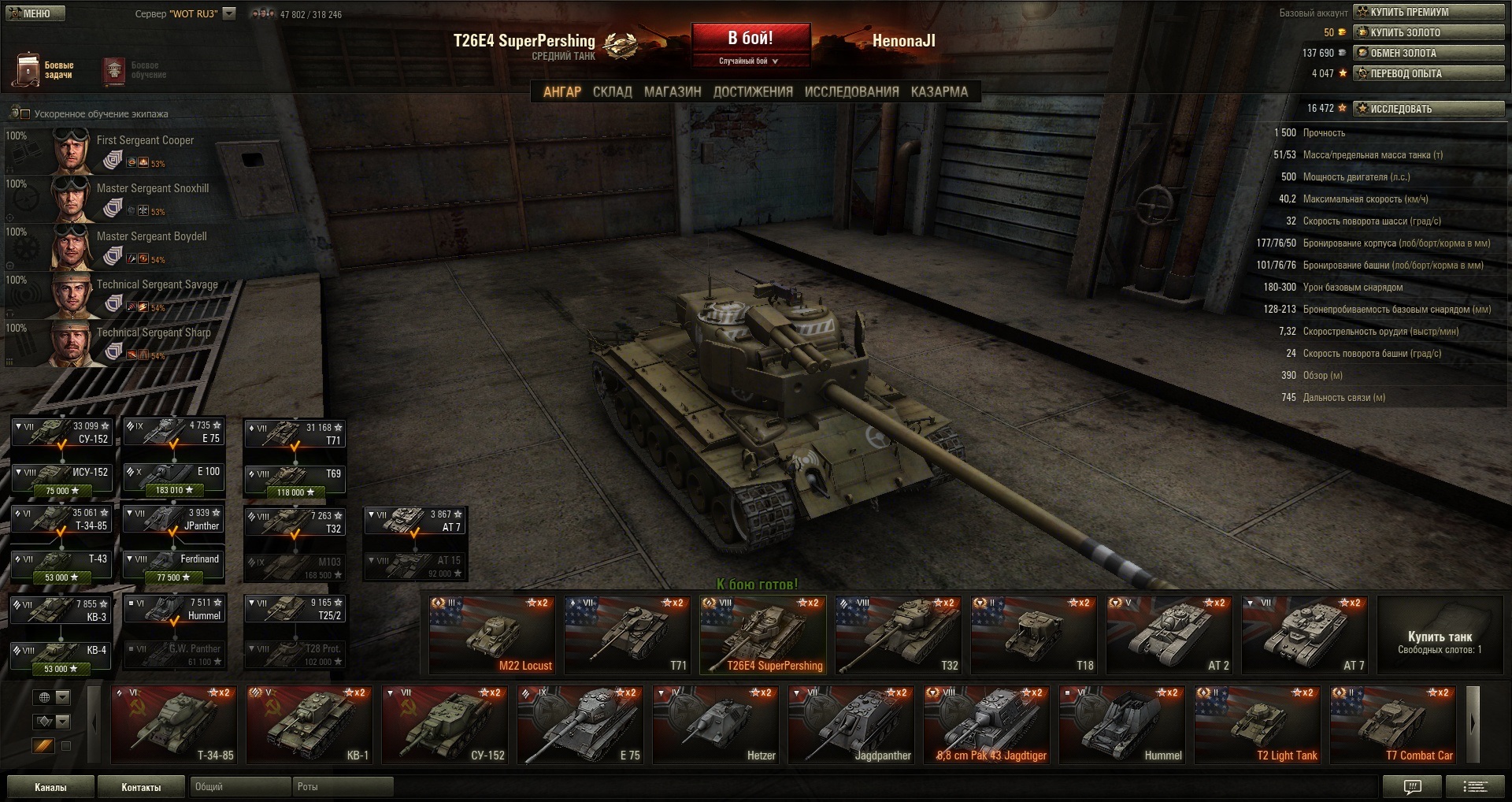This screenshot has width=1512, height=802.
Task: Open the МАГАЗИН tab
Action: coord(673,91)
